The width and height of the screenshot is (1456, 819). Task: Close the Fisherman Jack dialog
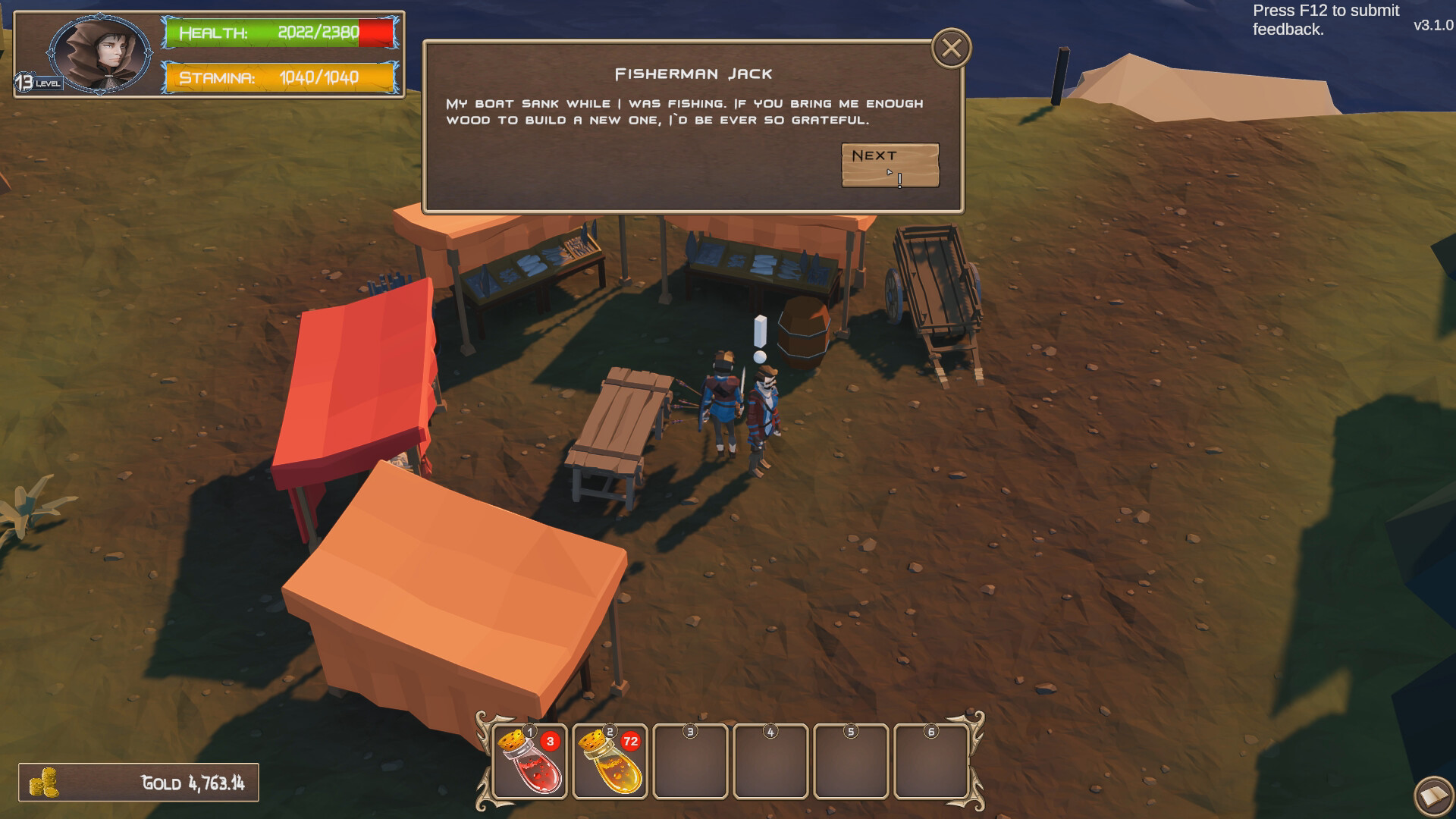pos(950,49)
